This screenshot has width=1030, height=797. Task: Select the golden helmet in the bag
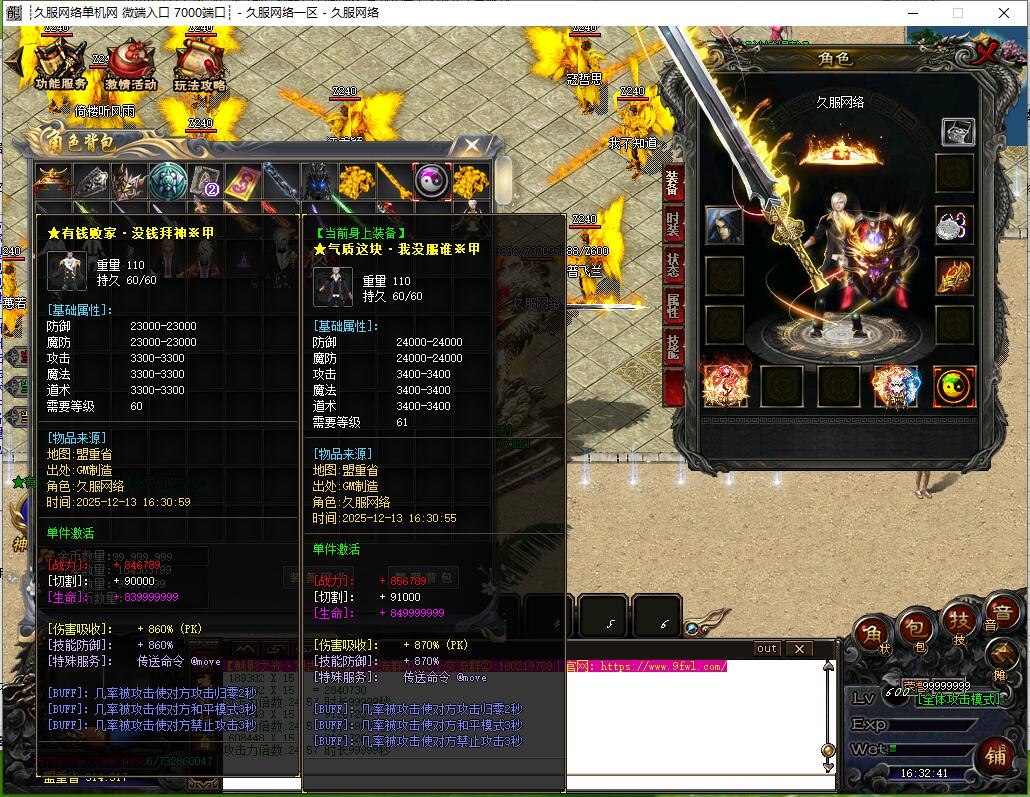pyautogui.click(x=52, y=182)
